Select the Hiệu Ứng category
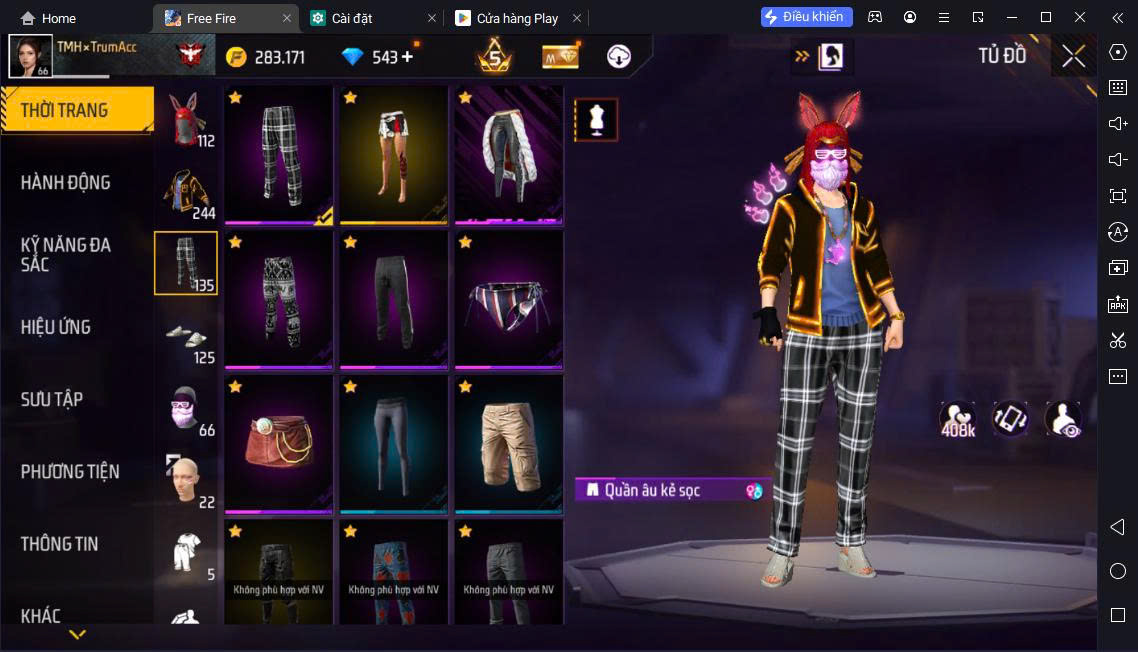Image resolution: width=1138 pixels, height=652 pixels. tap(56, 327)
